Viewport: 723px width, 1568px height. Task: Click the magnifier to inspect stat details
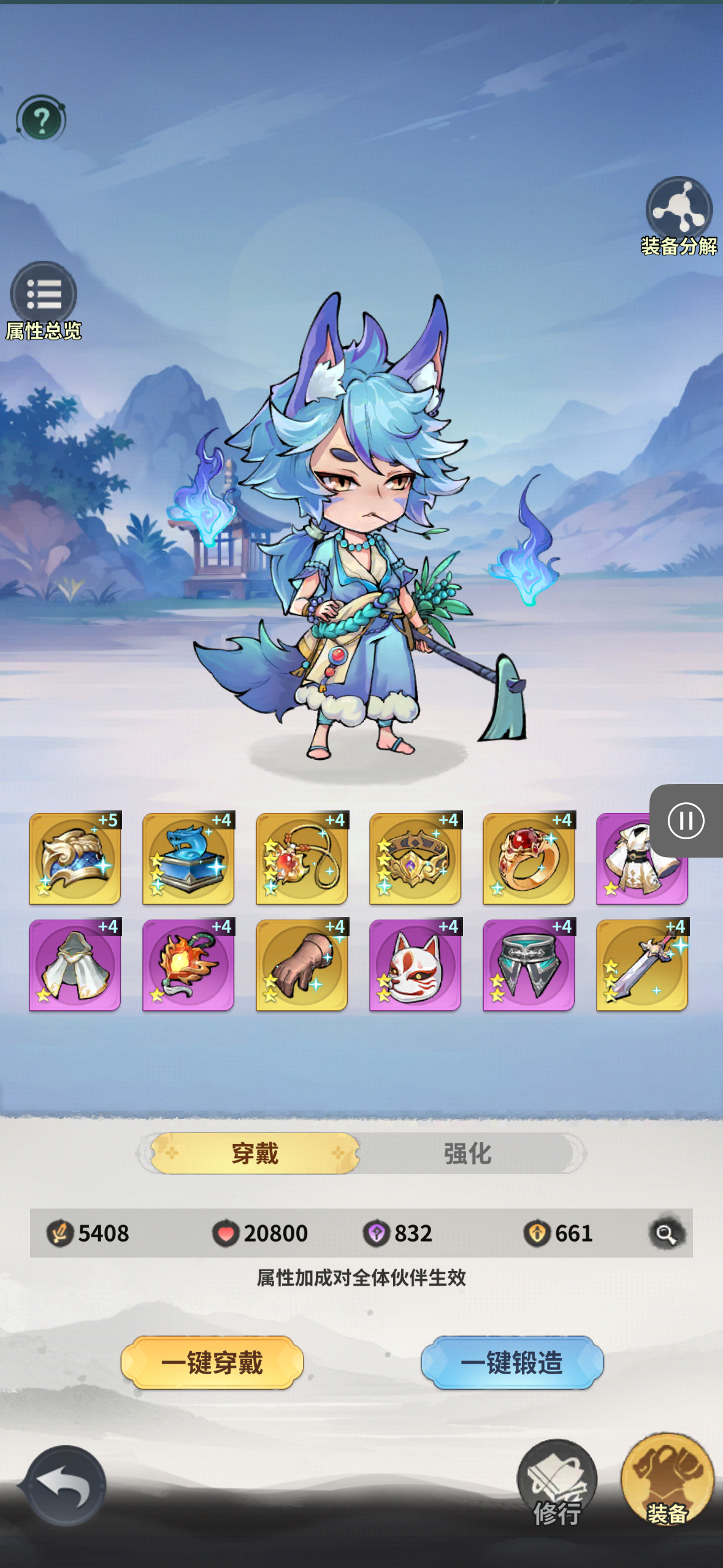(x=666, y=1233)
